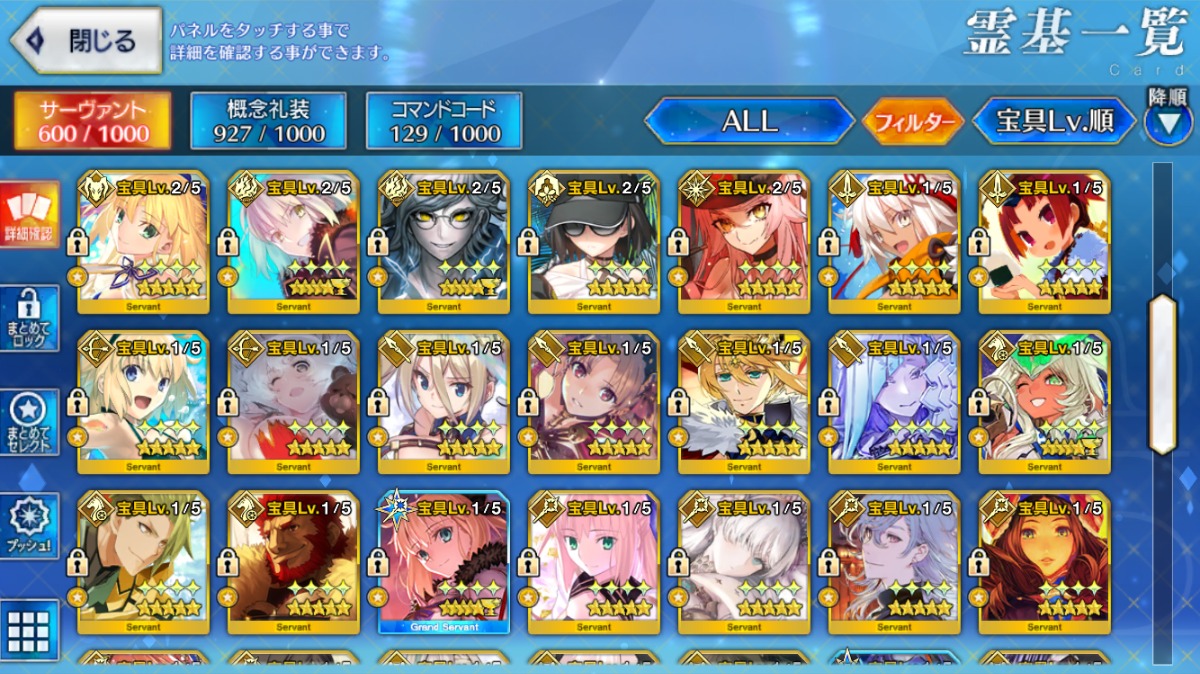
Task: Open the フィルター filter options
Action: pos(912,122)
